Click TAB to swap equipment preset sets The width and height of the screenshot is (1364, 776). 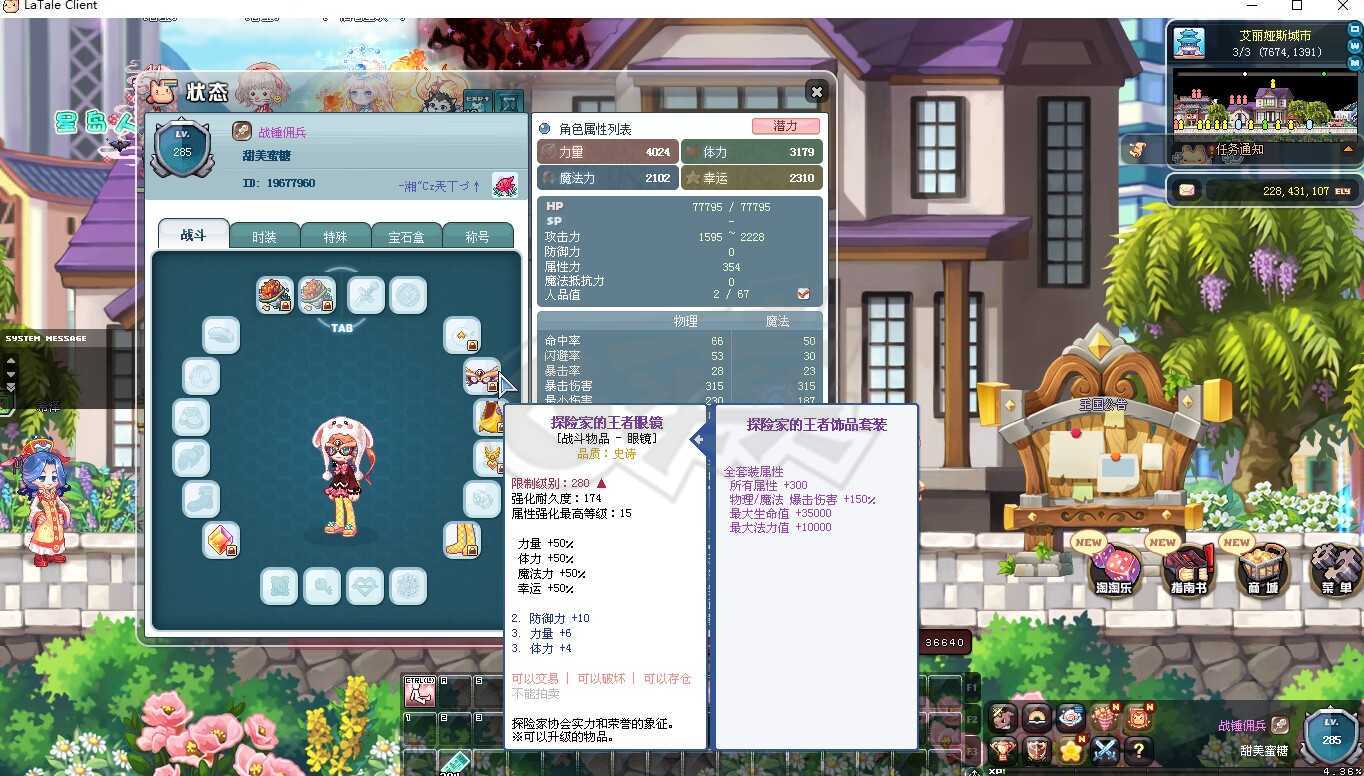tap(341, 327)
